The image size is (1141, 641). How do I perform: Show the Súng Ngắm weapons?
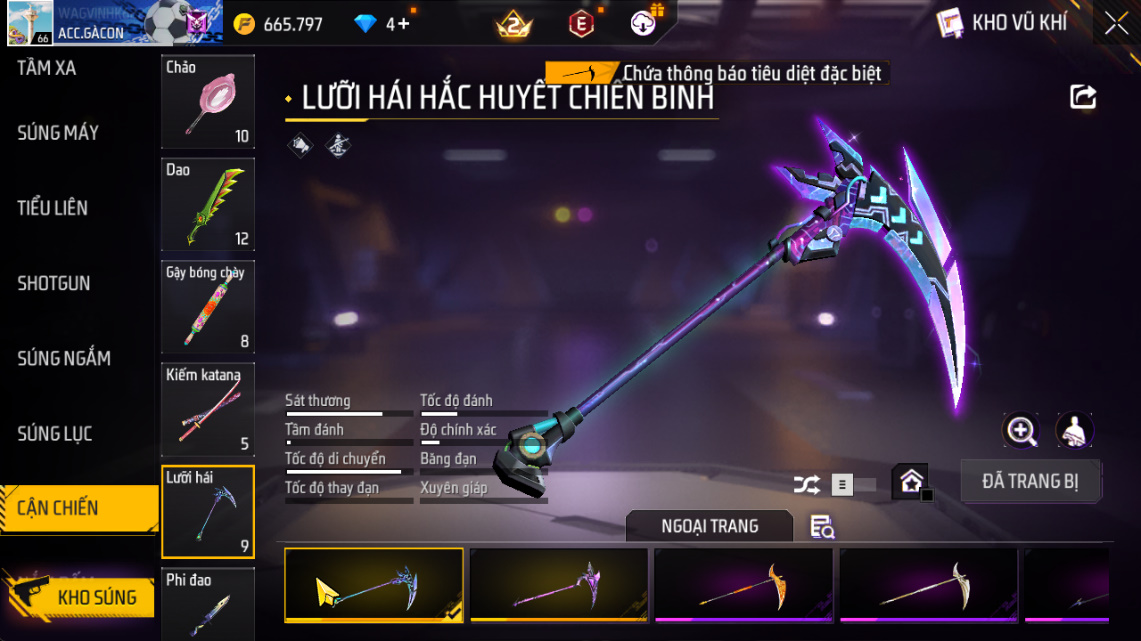pos(64,358)
